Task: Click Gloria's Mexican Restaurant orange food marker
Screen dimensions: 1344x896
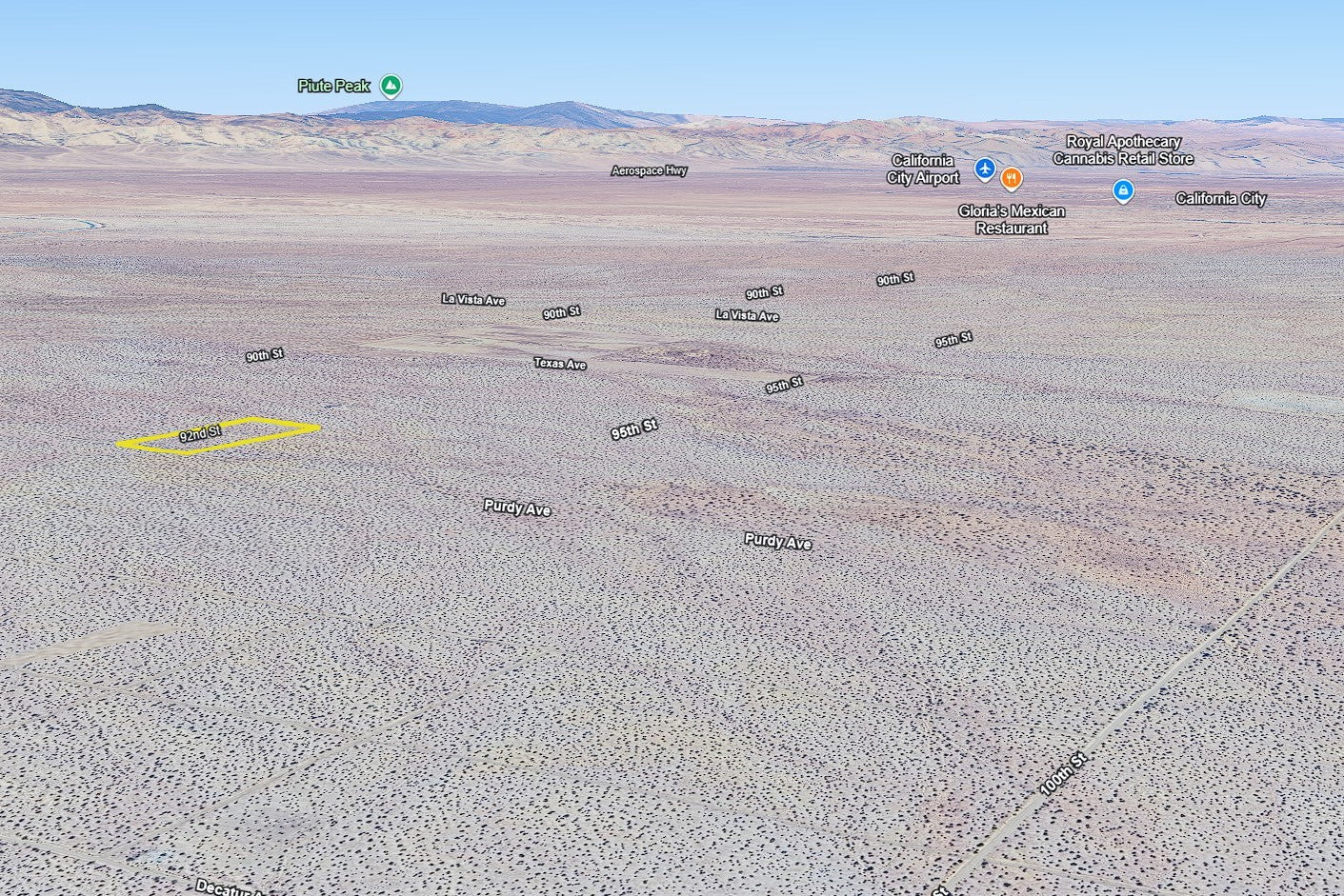Action: click(x=1012, y=178)
